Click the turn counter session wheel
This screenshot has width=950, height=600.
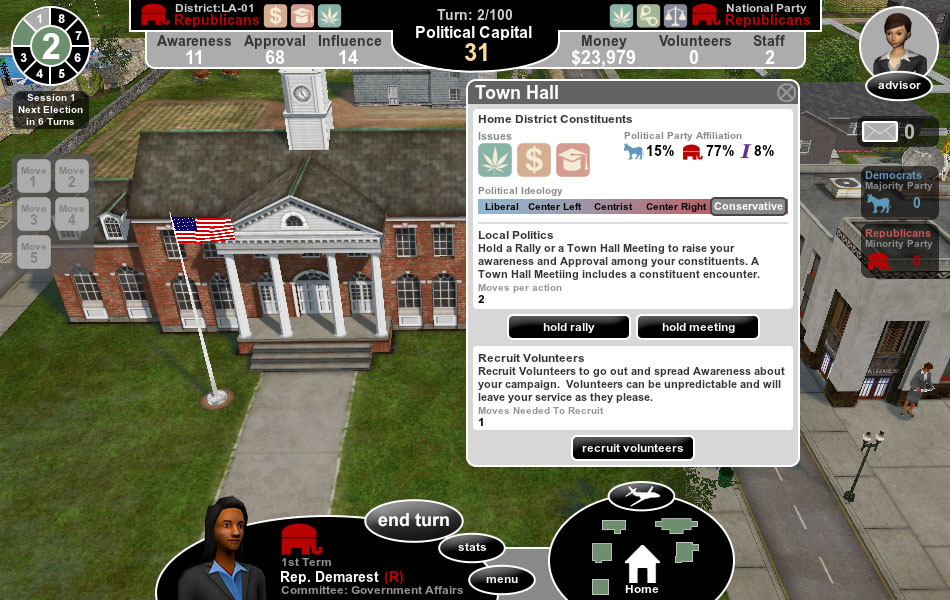pyautogui.click(x=49, y=45)
